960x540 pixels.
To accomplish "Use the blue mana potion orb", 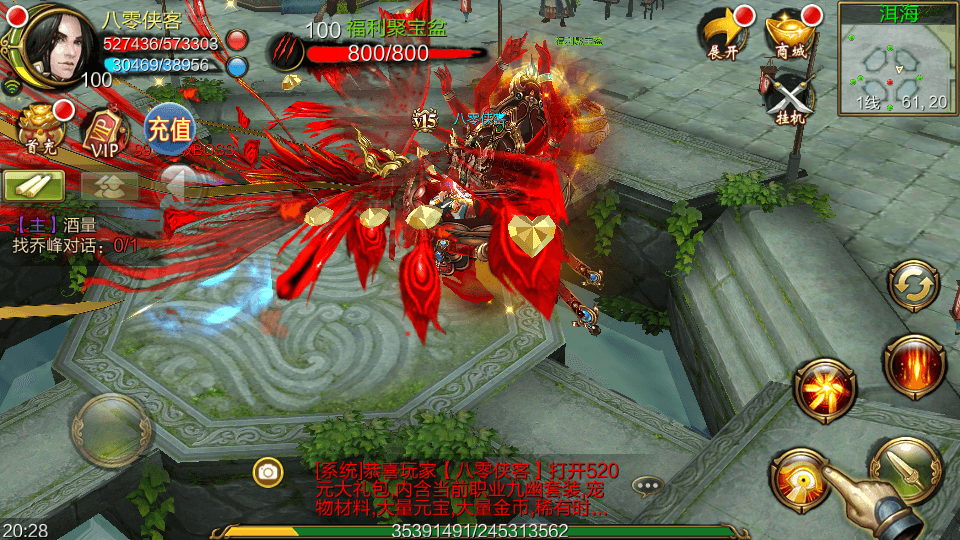I will point(237,67).
